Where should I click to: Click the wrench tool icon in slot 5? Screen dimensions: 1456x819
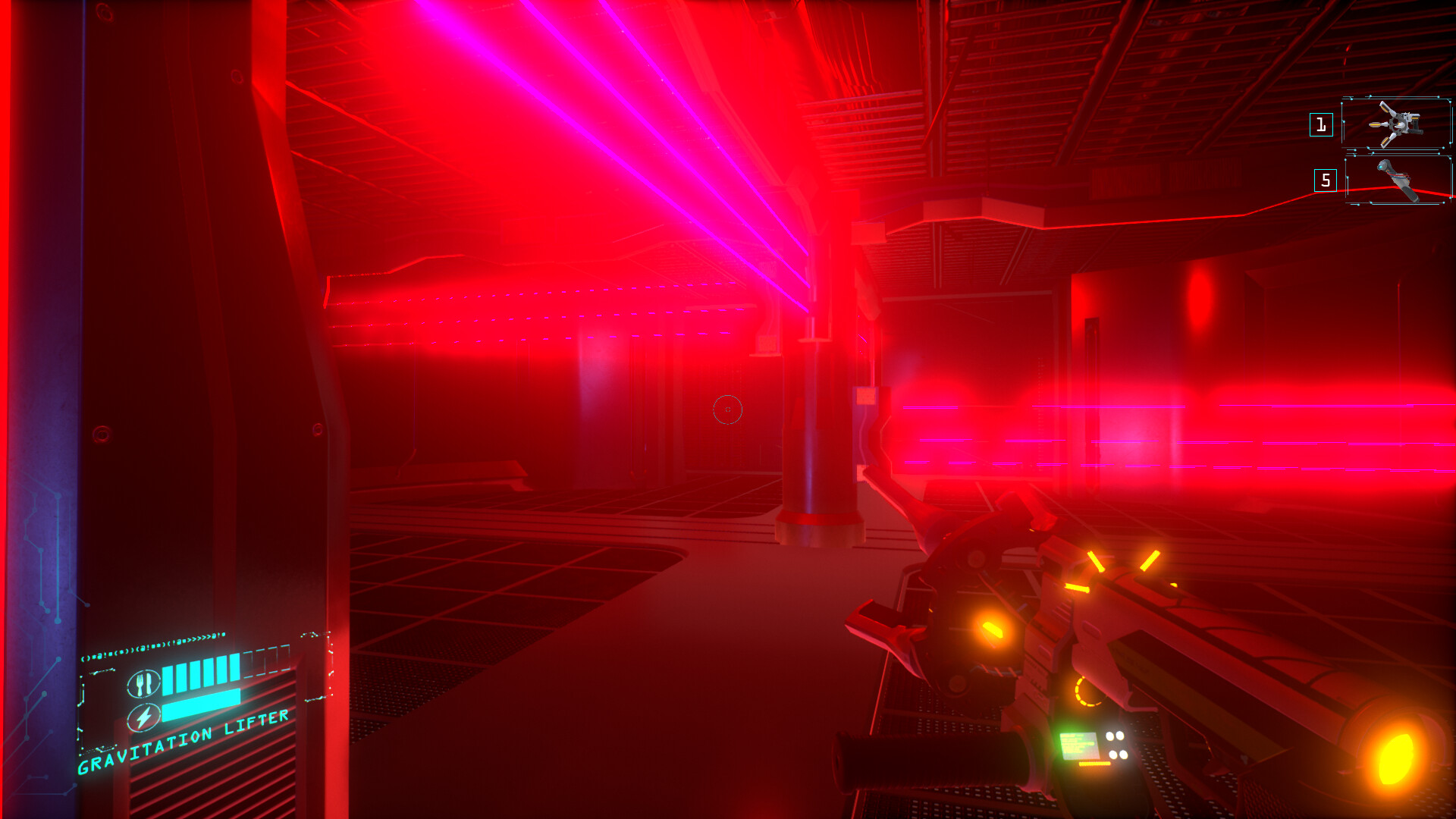point(1399,180)
